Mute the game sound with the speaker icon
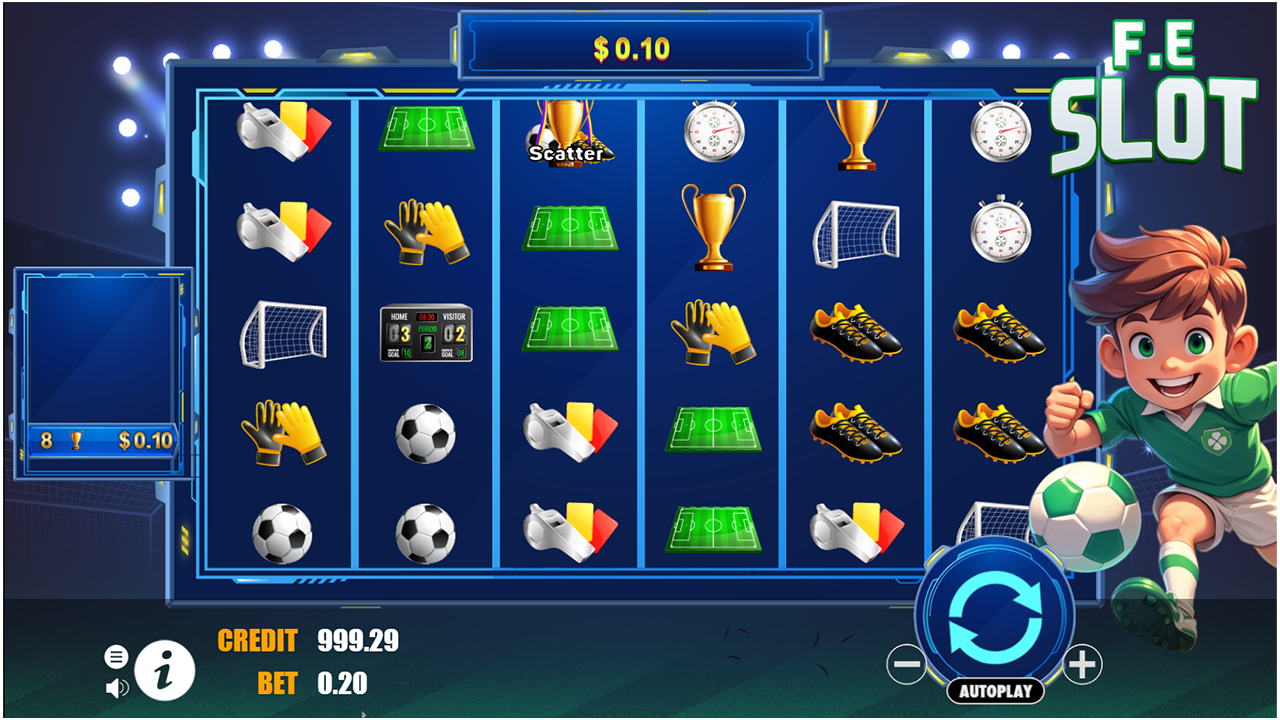 coord(119,688)
